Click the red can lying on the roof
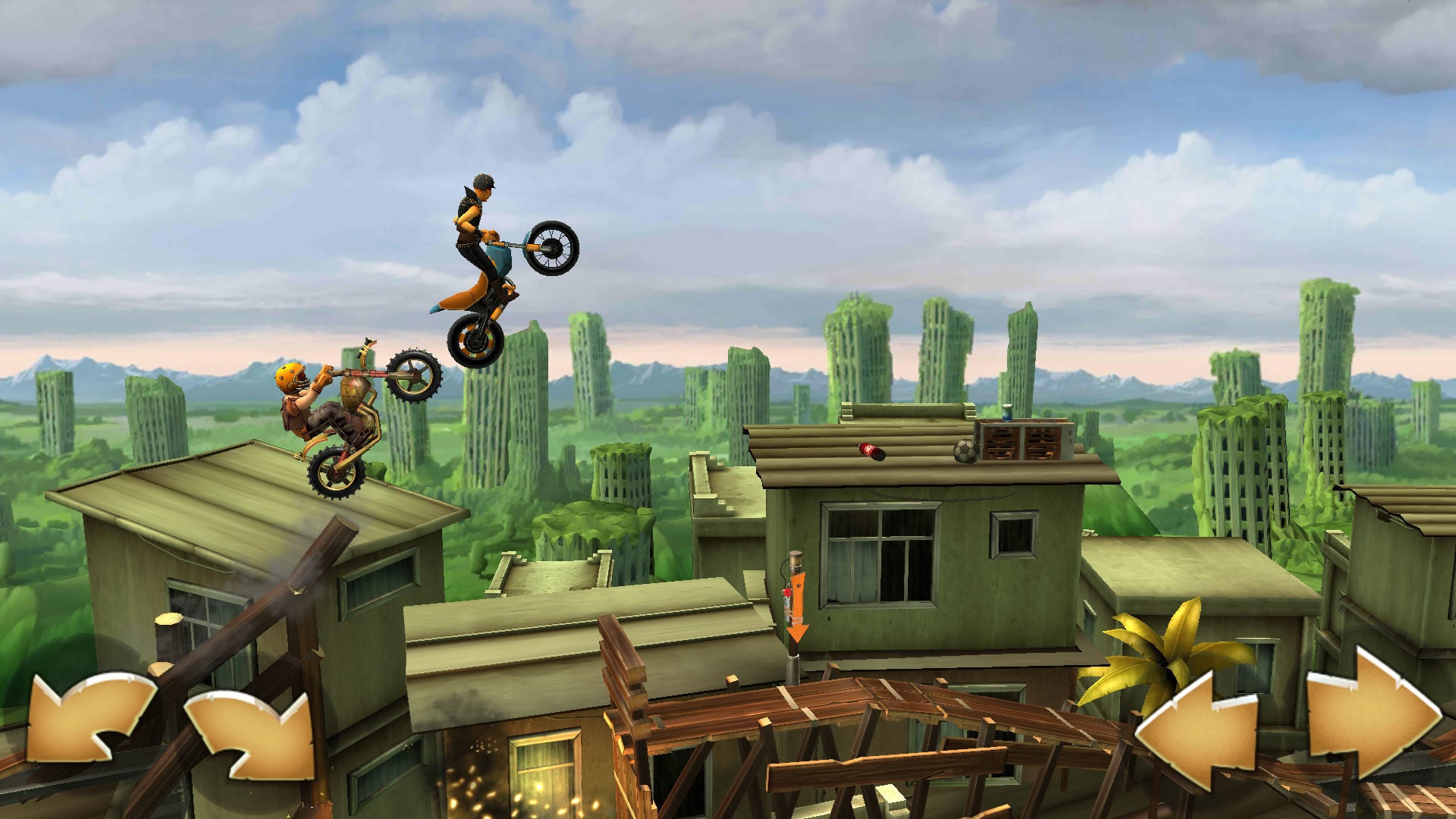Image resolution: width=1456 pixels, height=819 pixels. [868, 449]
